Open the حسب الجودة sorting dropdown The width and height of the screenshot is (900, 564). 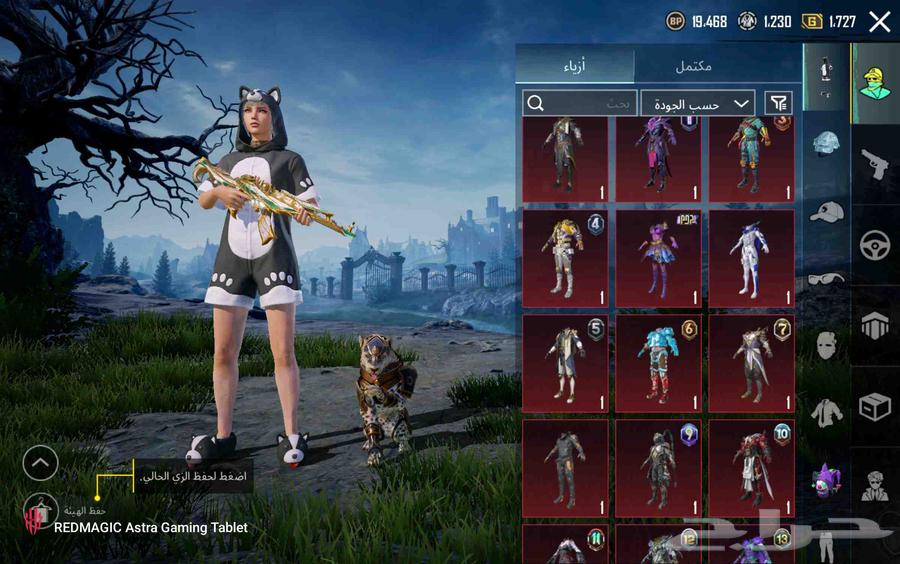pyautogui.click(x=697, y=103)
